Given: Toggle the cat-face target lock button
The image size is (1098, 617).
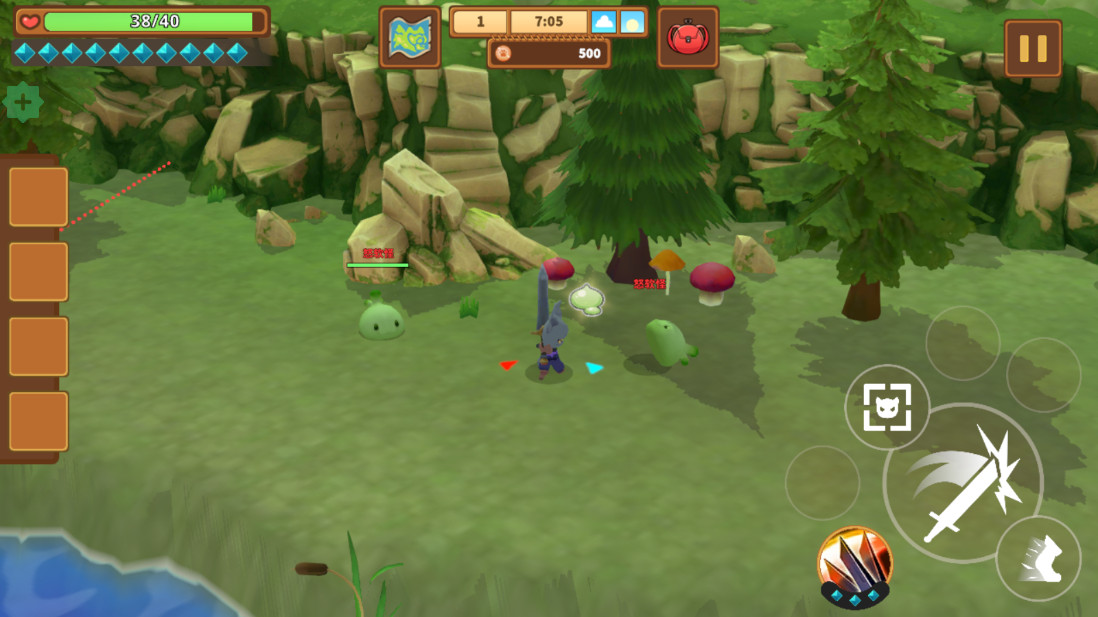Looking at the screenshot, I should point(887,407).
